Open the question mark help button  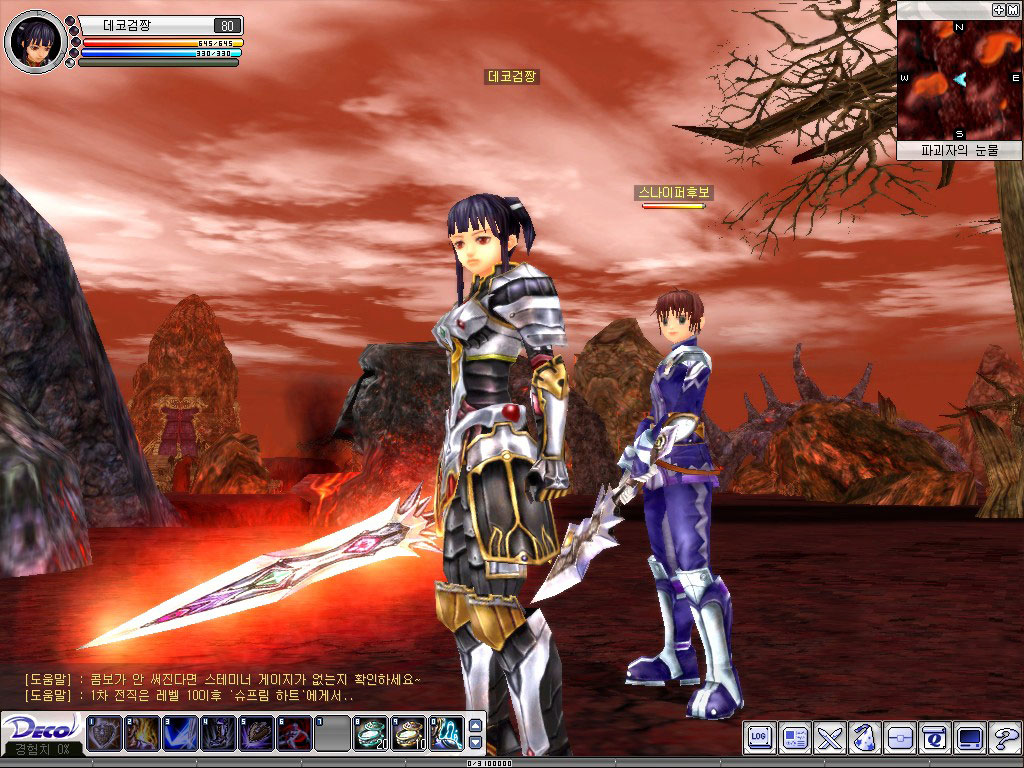coord(1003,739)
